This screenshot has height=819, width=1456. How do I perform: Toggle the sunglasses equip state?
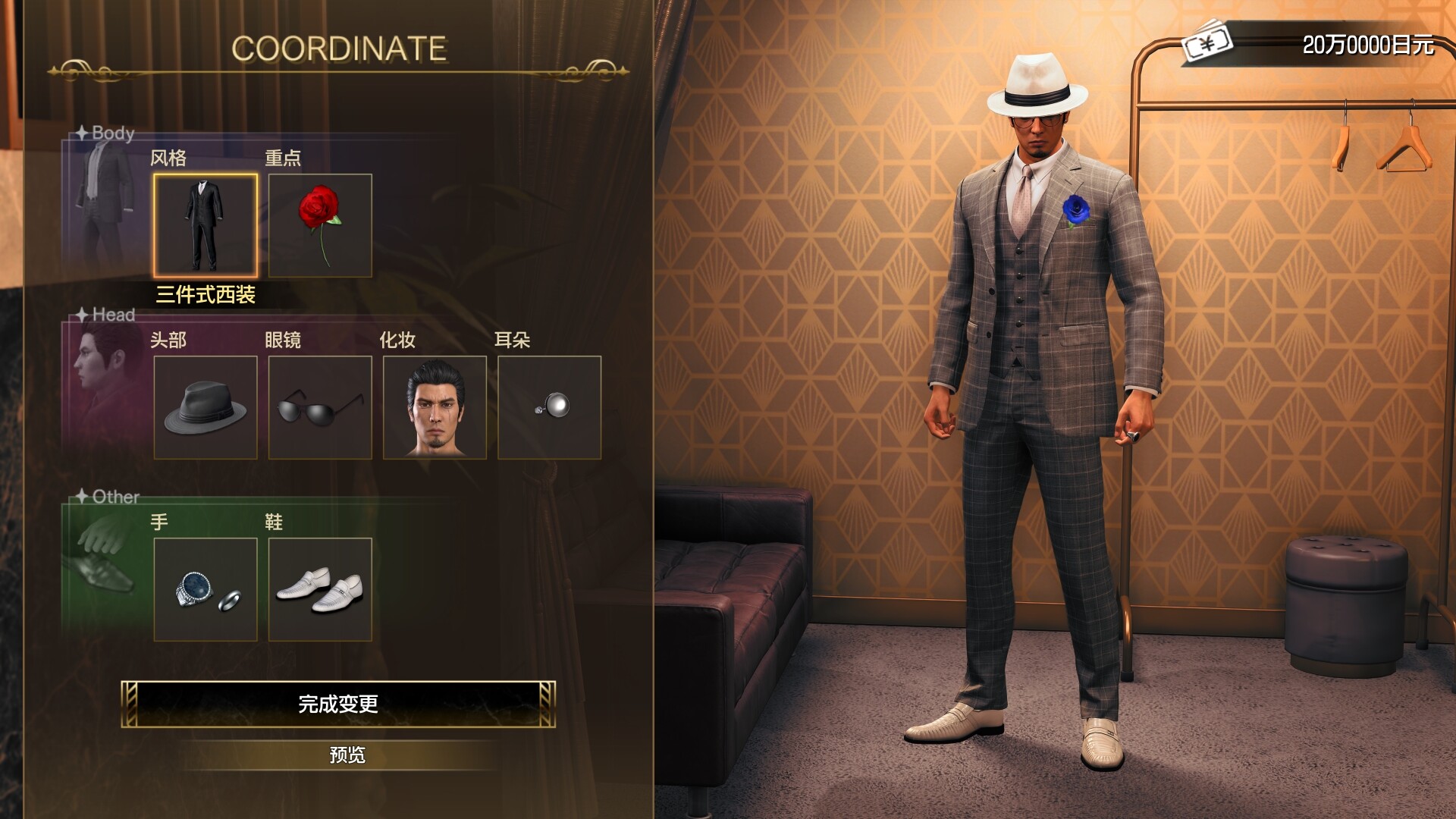pyautogui.click(x=321, y=408)
